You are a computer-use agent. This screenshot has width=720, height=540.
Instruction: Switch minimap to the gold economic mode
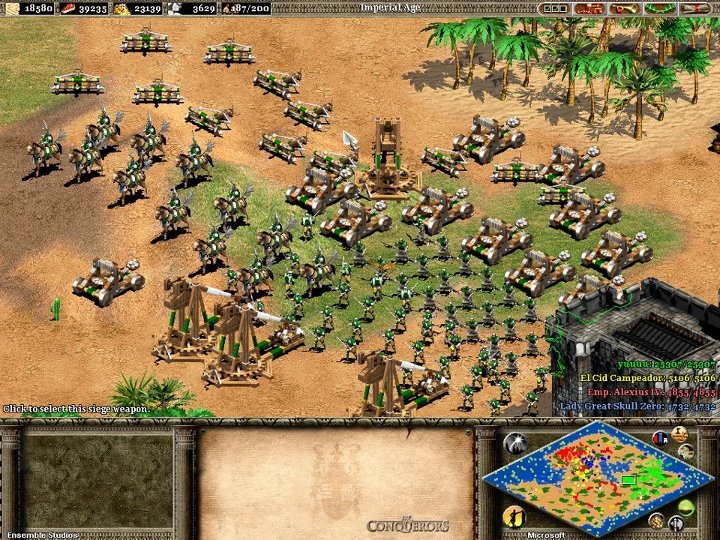pyautogui.click(x=657, y=520)
